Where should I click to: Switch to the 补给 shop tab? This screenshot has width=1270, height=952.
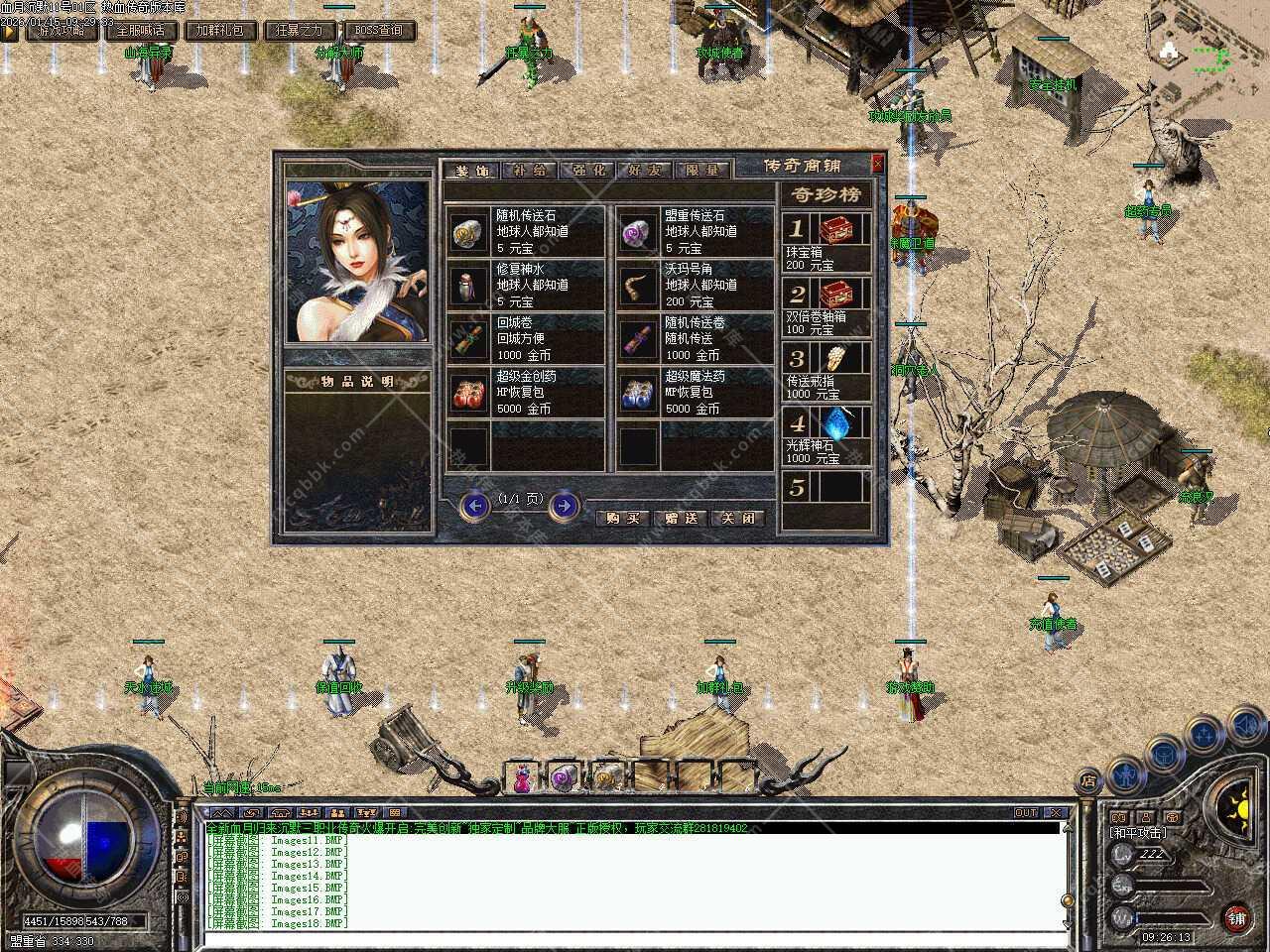click(531, 171)
